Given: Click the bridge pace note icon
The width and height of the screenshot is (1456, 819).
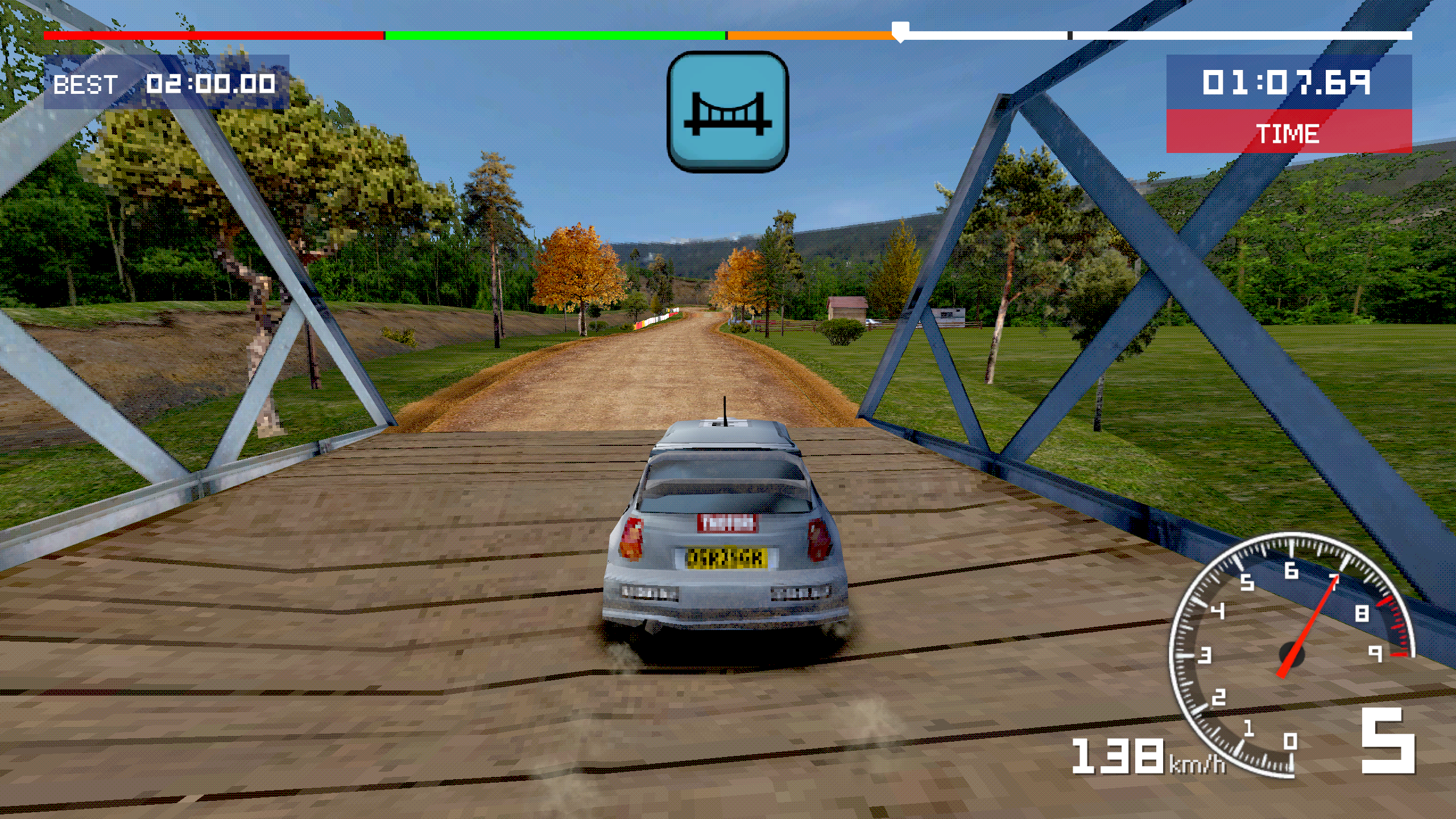Looking at the screenshot, I should click(x=727, y=112).
